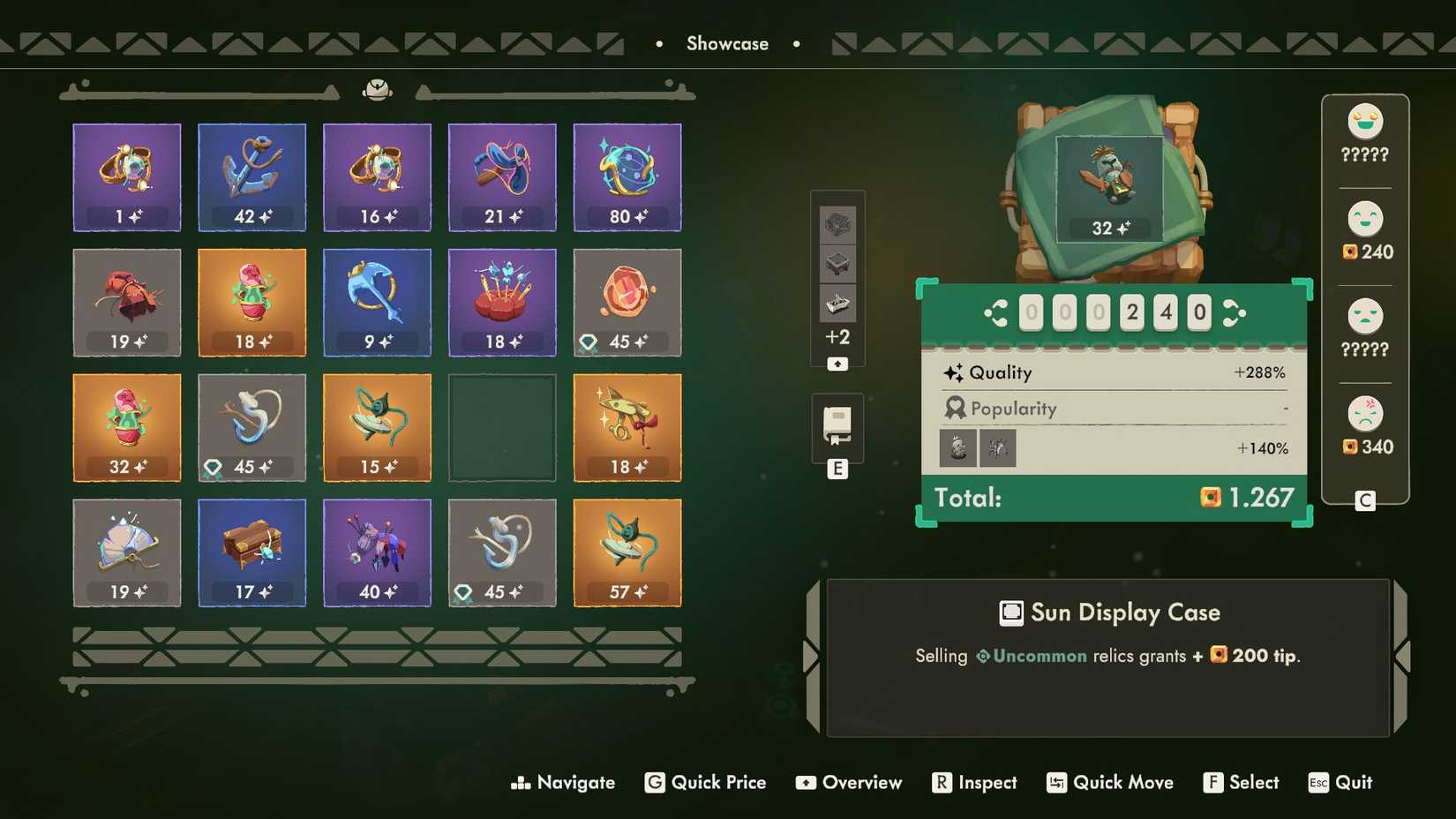Select the empty inventory grid slot
The height and width of the screenshot is (819, 1456).
[x=501, y=428]
